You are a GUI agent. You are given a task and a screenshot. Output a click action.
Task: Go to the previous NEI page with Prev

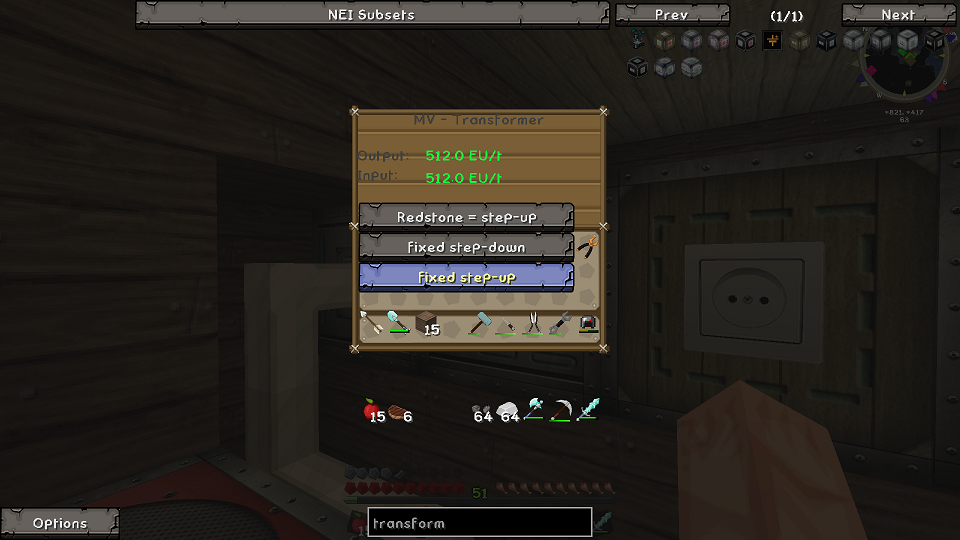click(671, 14)
